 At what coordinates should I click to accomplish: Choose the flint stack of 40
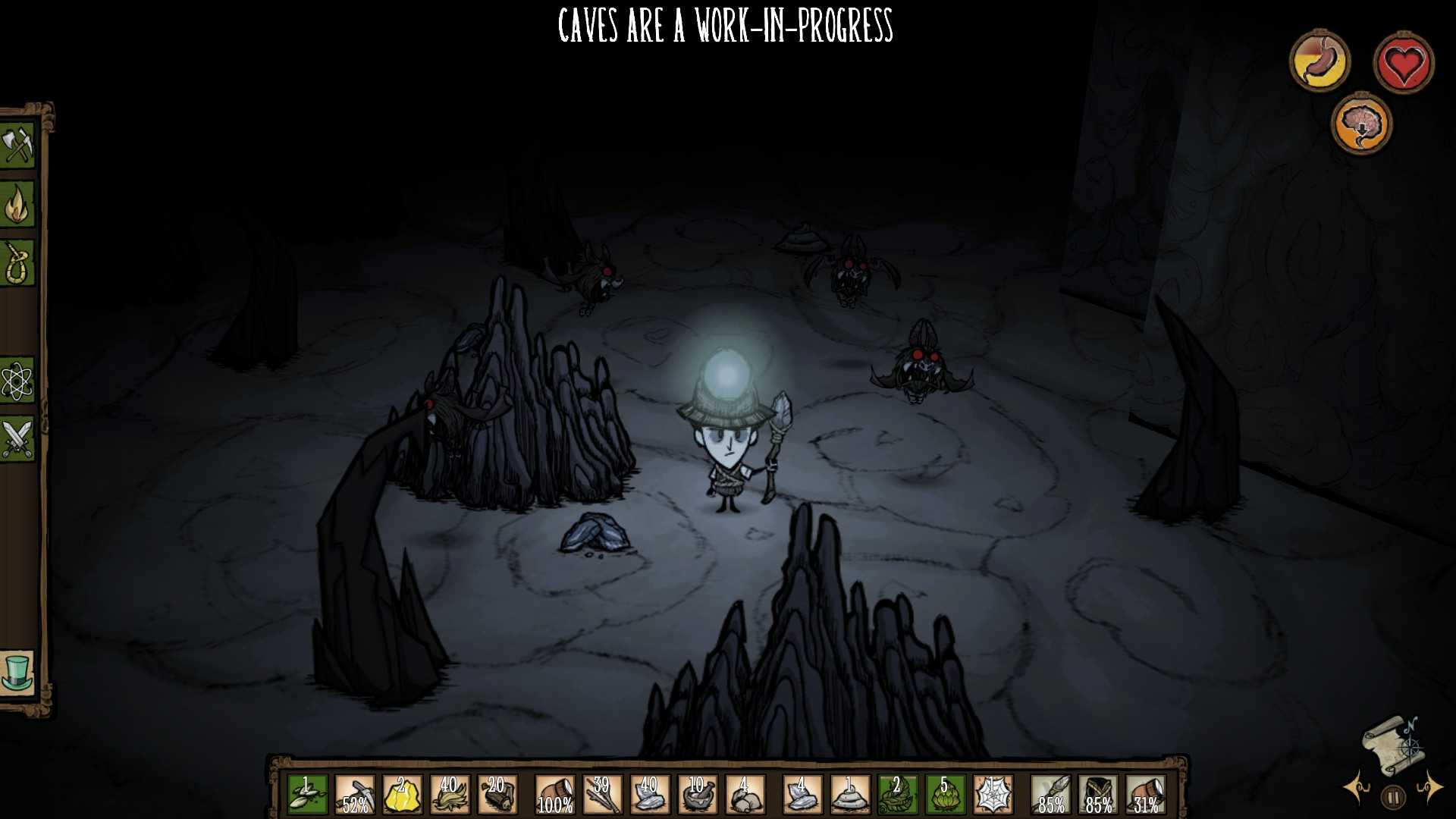point(650,794)
